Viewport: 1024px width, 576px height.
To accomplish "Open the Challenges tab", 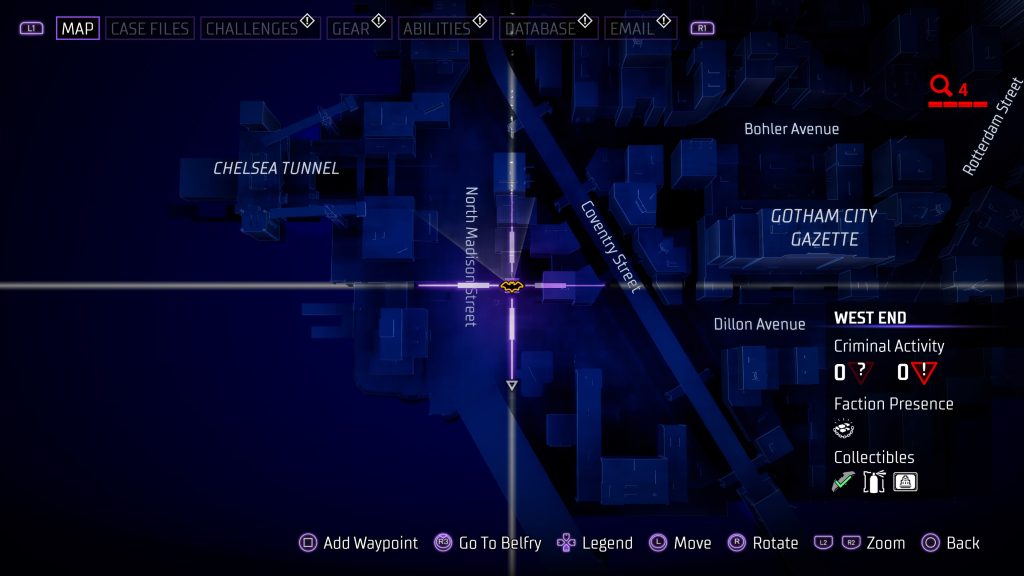I will click(252, 29).
